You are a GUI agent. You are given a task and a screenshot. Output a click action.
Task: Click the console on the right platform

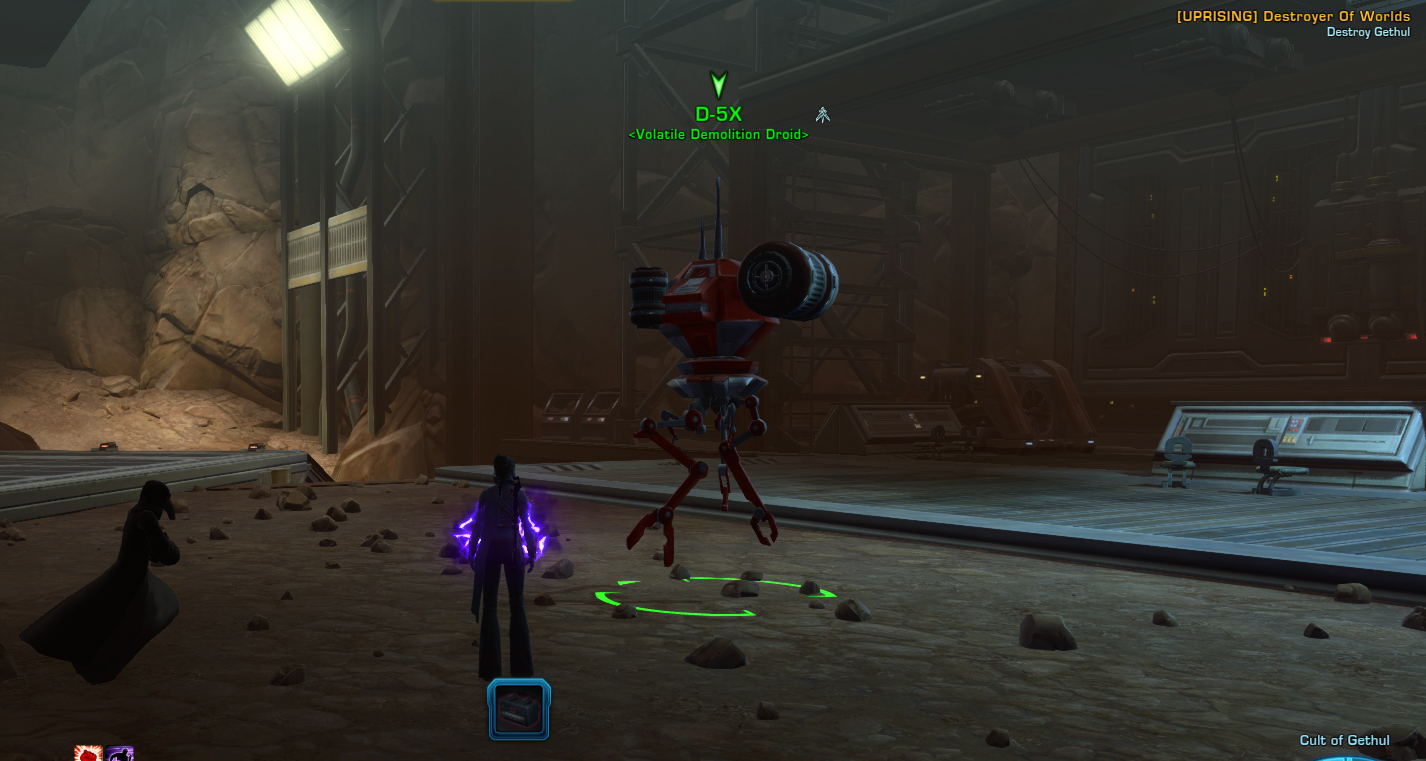pyautogui.click(x=1290, y=430)
